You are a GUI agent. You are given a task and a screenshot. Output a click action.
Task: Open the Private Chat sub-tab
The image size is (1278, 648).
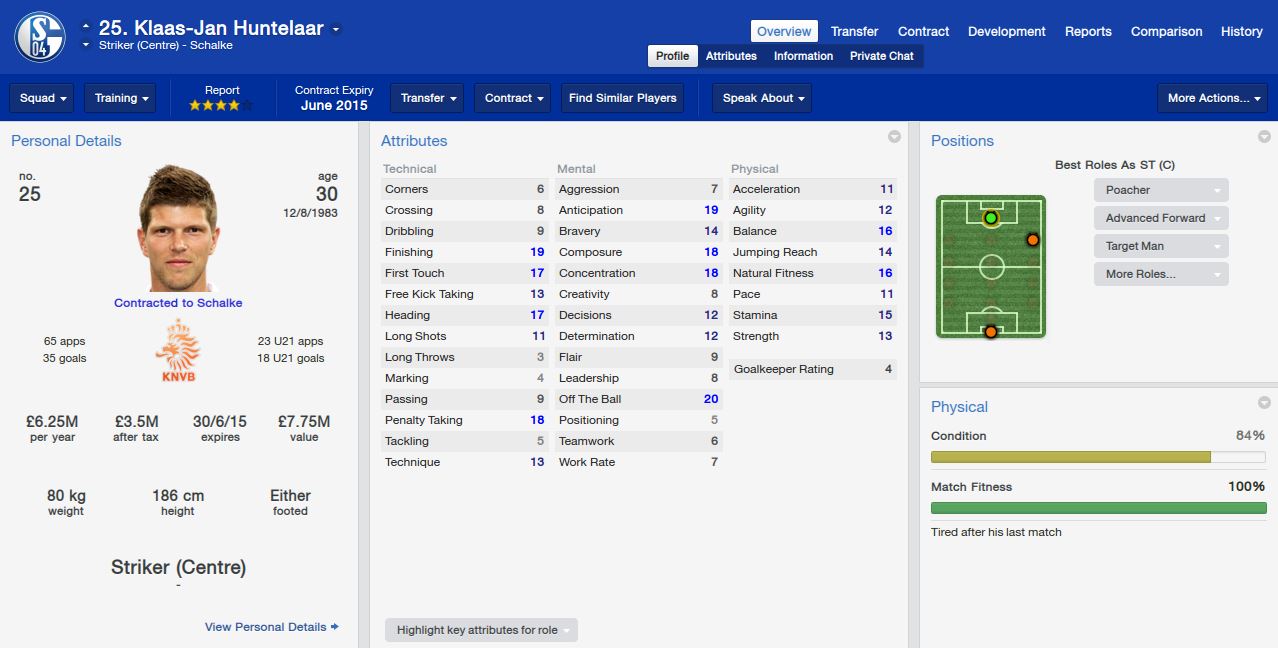click(x=881, y=56)
